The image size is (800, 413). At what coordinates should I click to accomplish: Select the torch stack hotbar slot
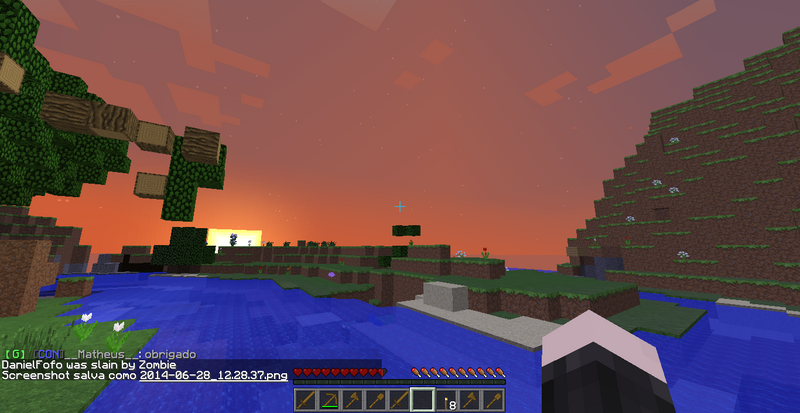coord(446,400)
